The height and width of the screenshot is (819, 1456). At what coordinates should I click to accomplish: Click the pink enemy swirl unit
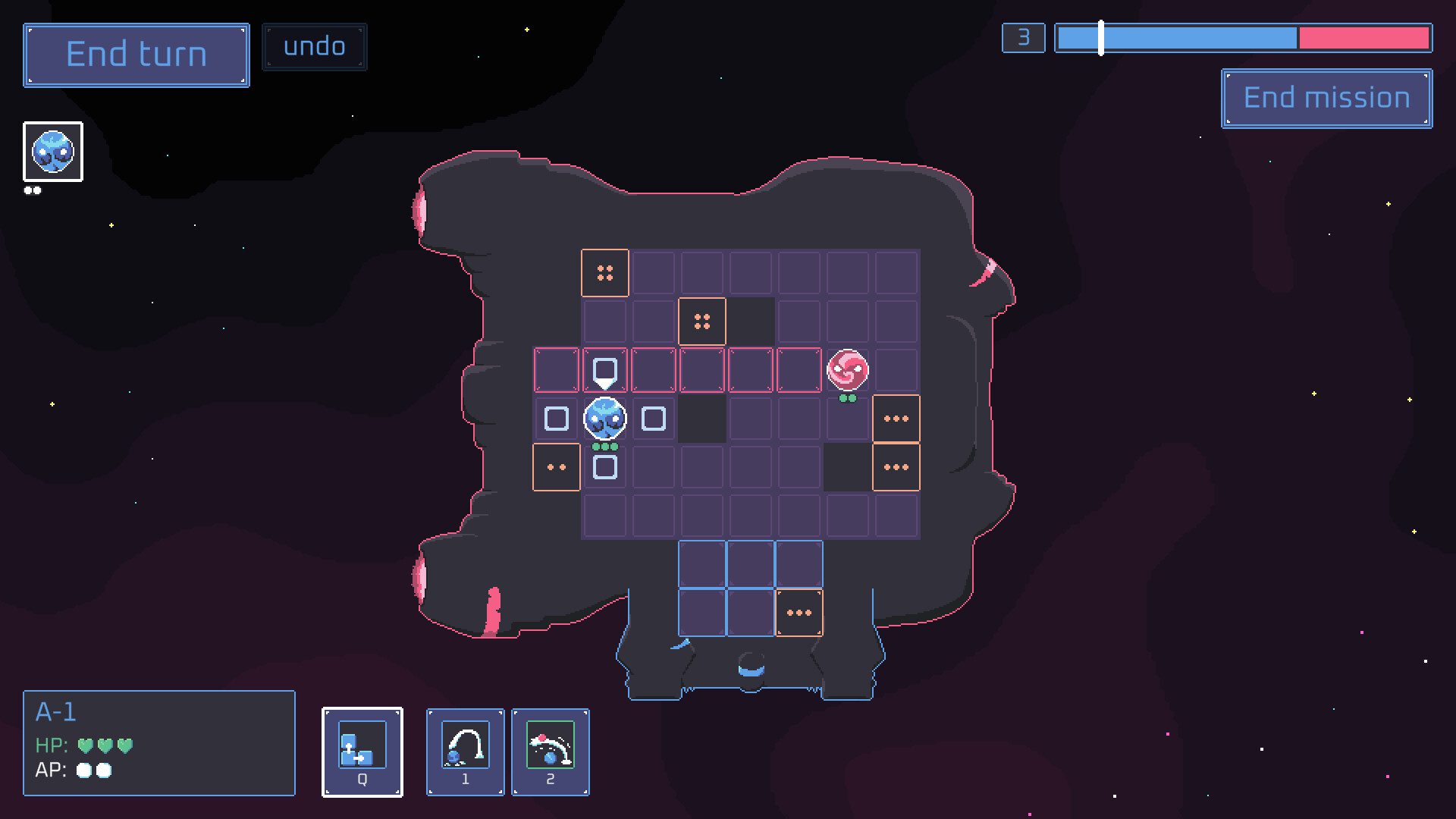click(847, 369)
